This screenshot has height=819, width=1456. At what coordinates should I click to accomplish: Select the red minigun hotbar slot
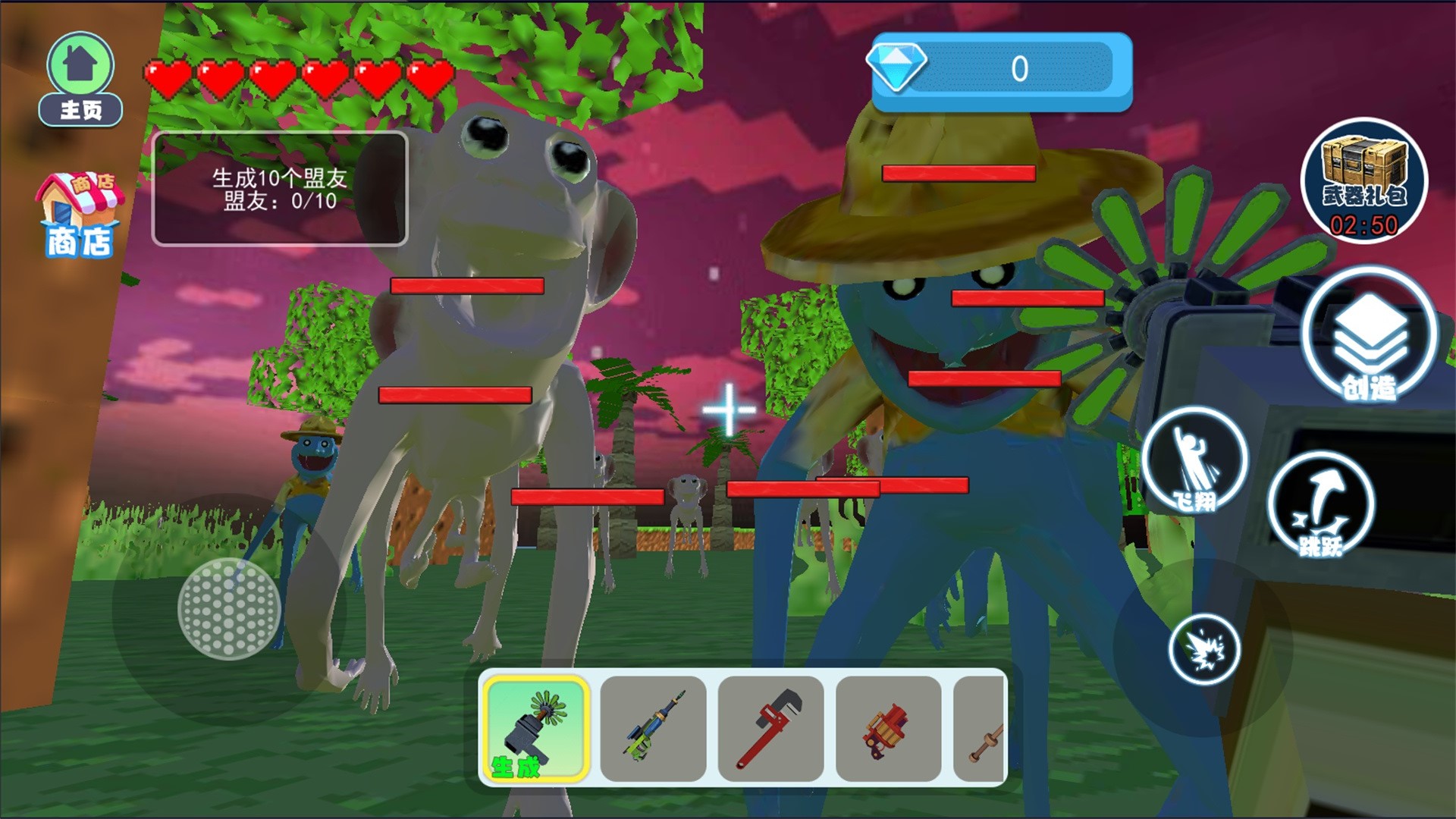tap(888, 728)
